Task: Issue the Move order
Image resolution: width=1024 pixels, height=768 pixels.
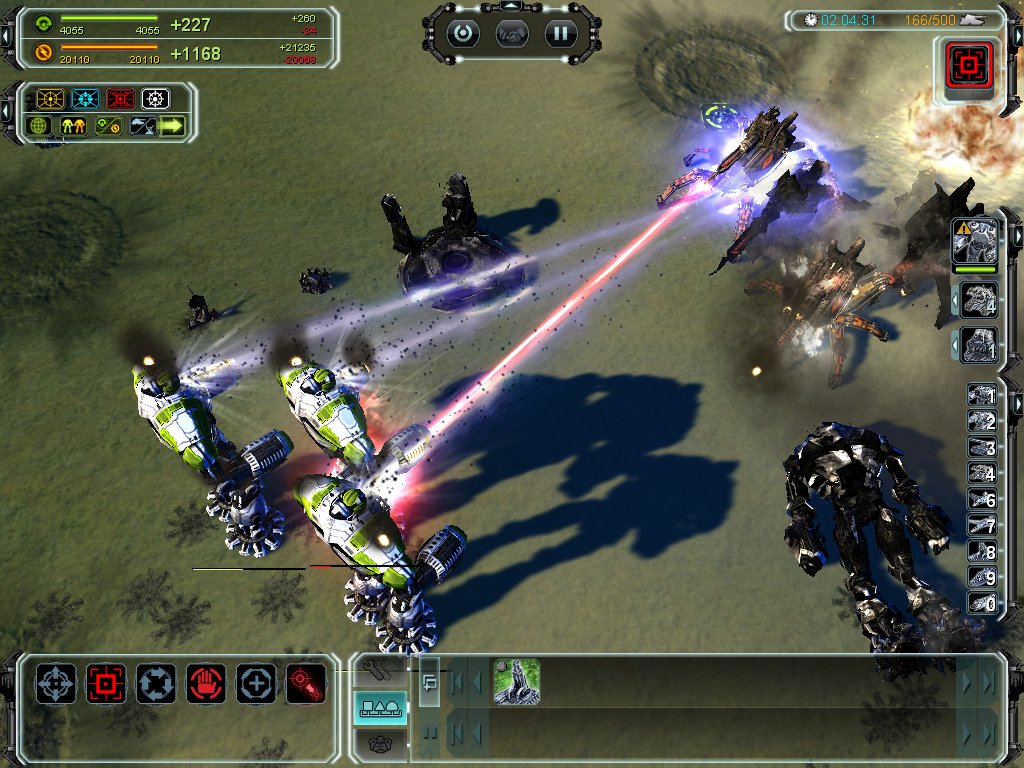Action: [x=56, y=683]
